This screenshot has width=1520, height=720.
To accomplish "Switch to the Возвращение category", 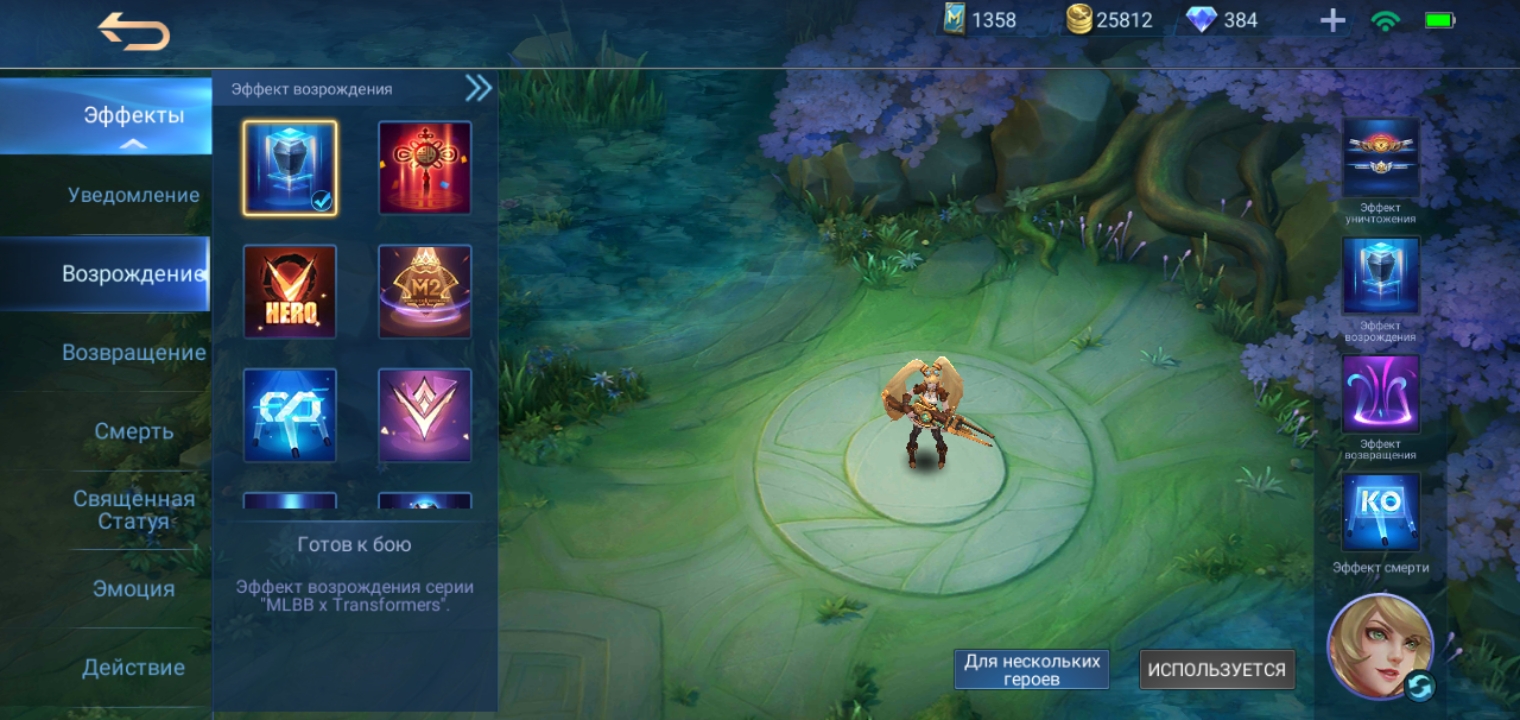I will point(133,353).
